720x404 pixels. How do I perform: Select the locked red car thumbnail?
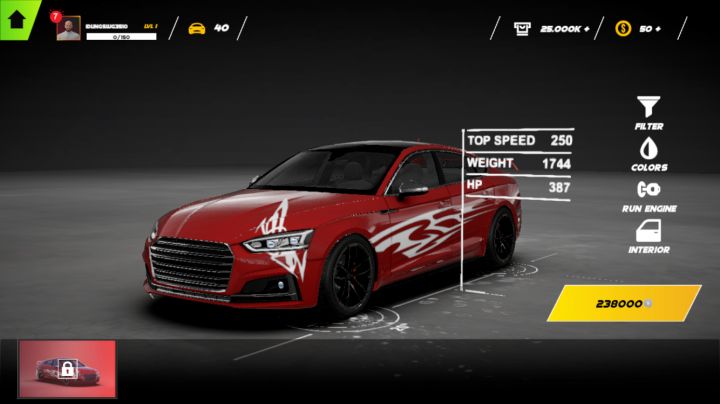[x=67, y=368]
